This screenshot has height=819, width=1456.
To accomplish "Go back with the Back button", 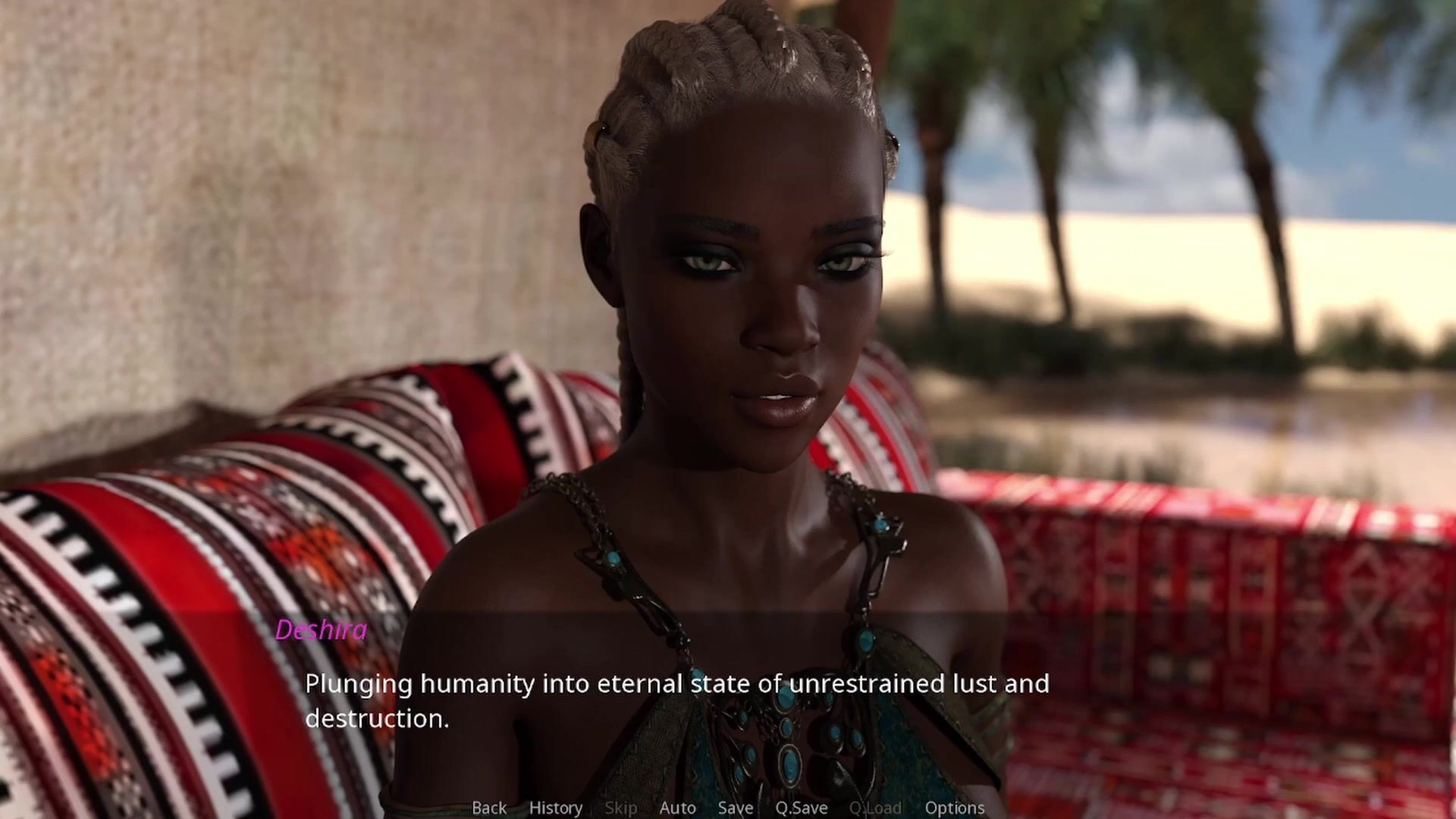I will pos(489,808).
